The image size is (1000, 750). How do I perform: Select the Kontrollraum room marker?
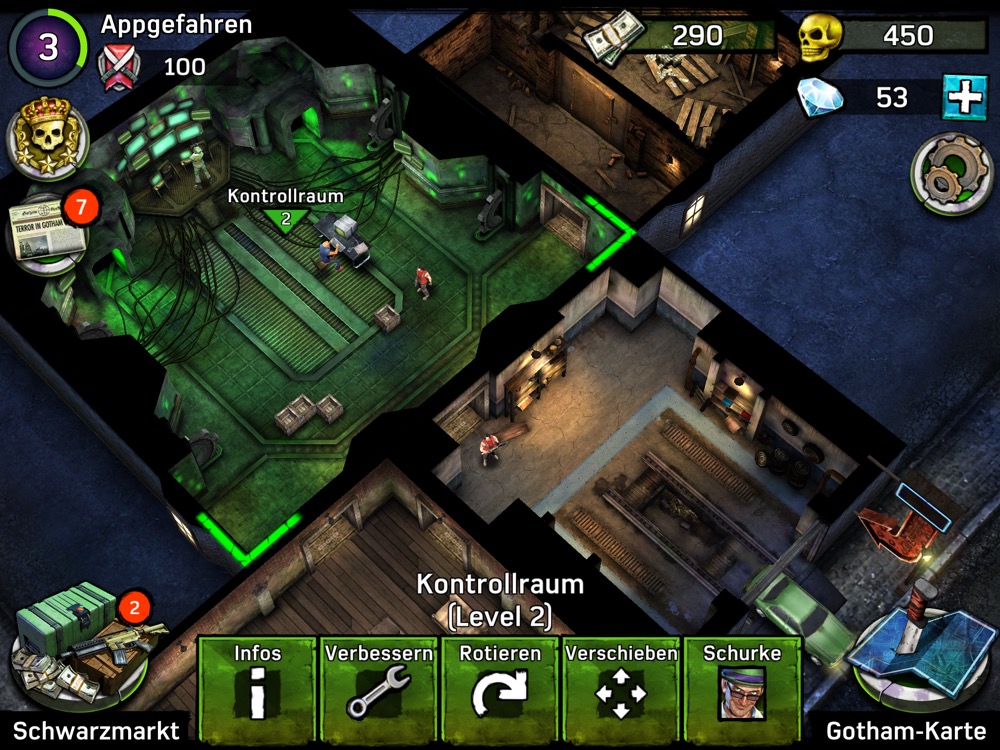[x=285, y=218]
